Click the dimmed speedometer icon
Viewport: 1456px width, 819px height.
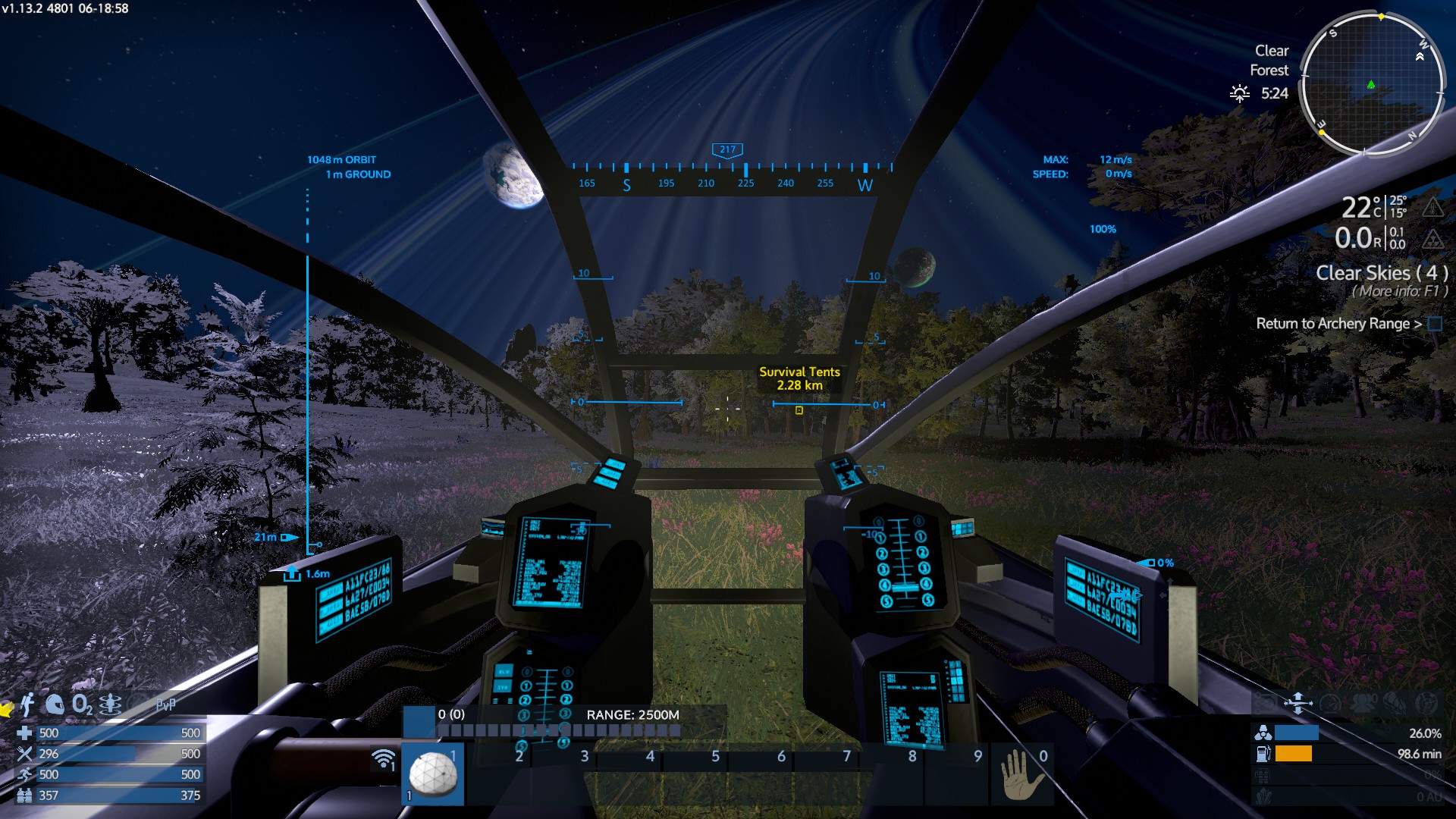[1331, 703]
